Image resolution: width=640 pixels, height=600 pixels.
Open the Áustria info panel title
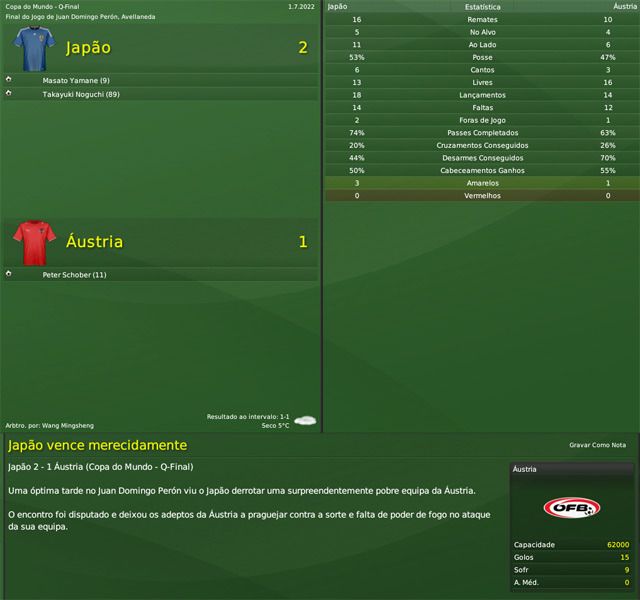(x=525, y=469)
